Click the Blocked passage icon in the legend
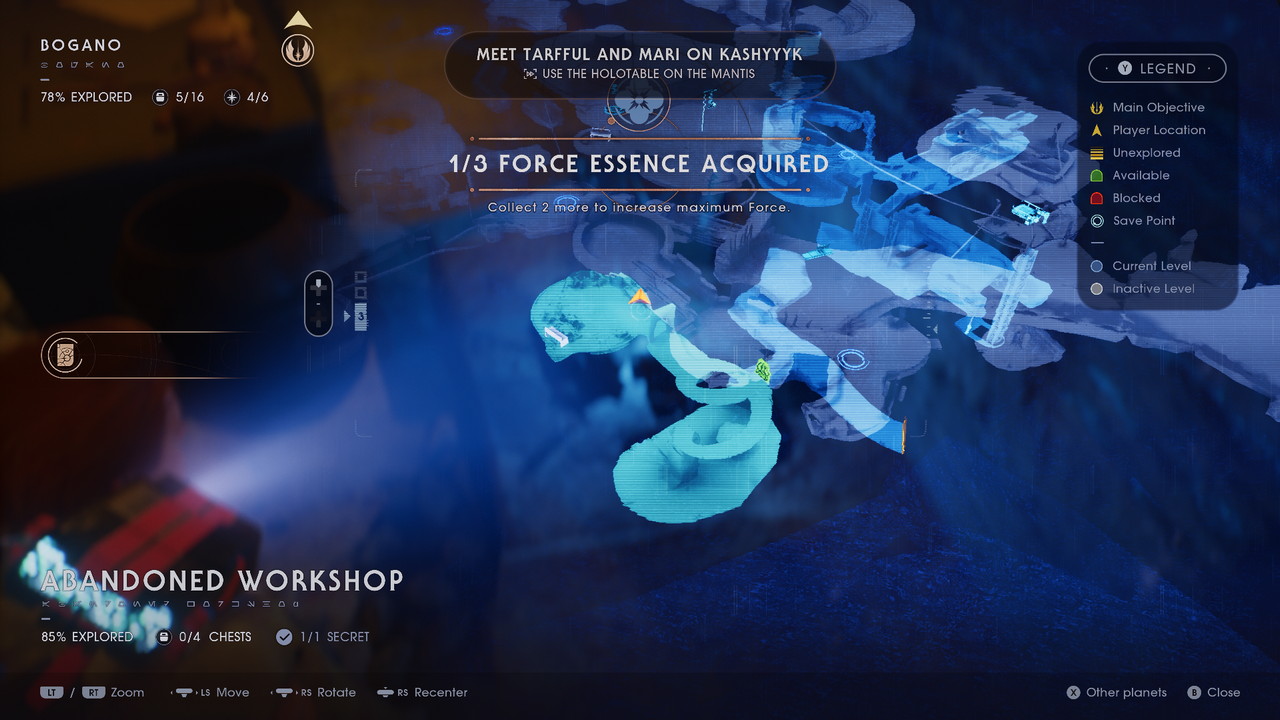 click(1097, 198)
